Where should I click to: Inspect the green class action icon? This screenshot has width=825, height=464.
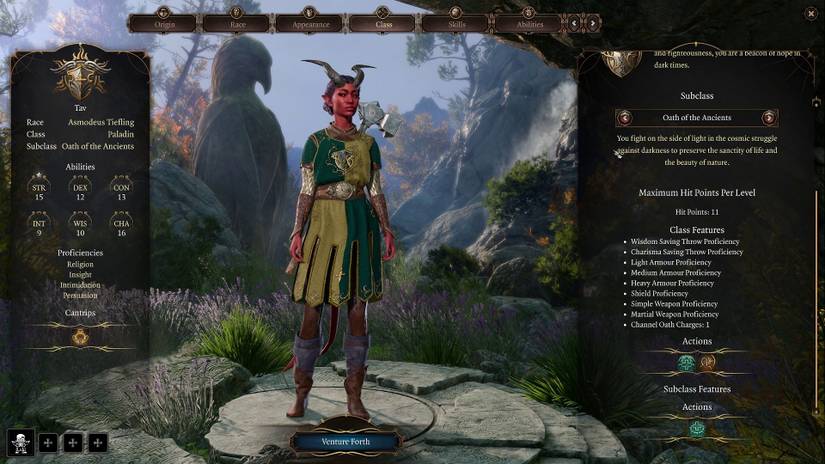tap(687, 363)
